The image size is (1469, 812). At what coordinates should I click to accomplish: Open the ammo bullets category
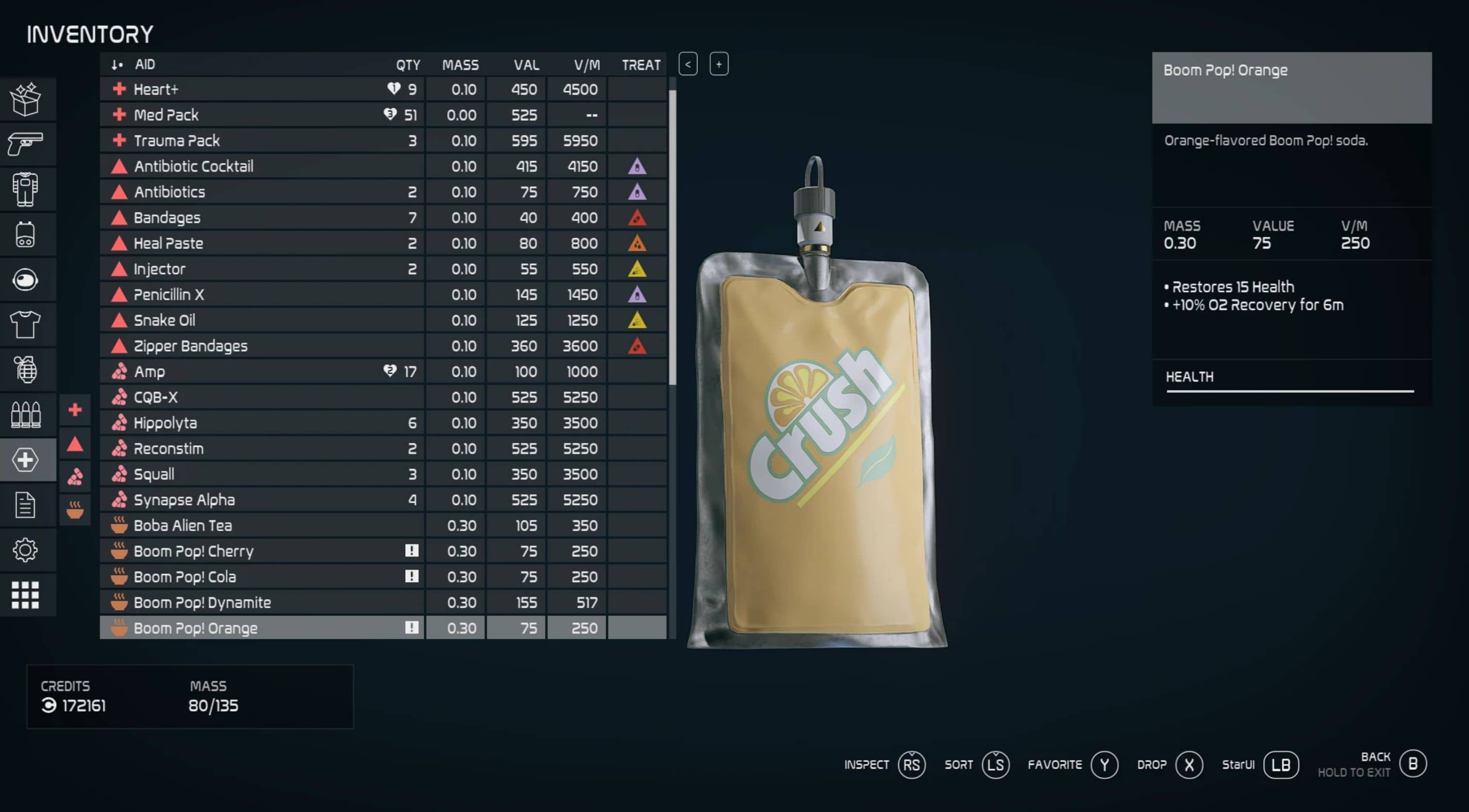(26, 414)
